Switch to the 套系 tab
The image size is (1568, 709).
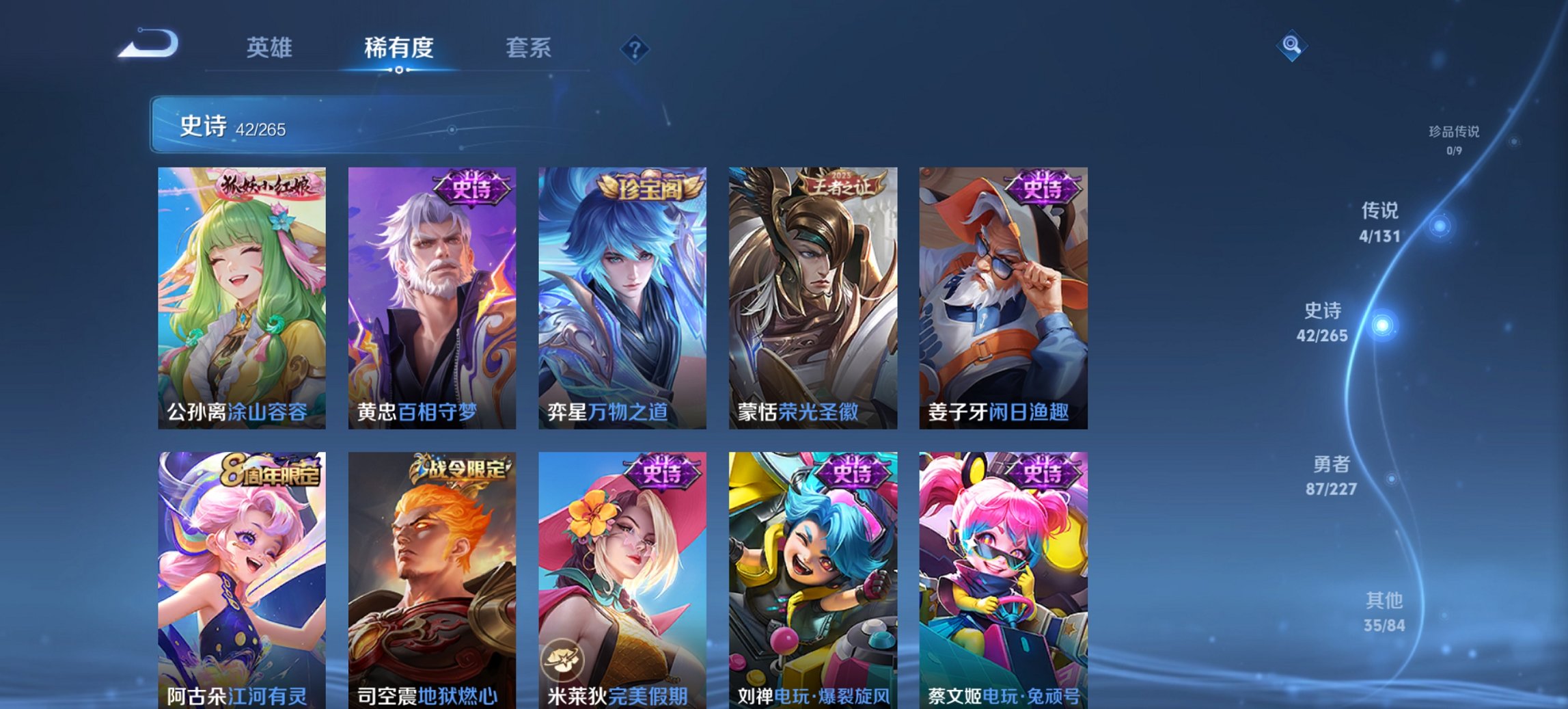coord(527,47)
